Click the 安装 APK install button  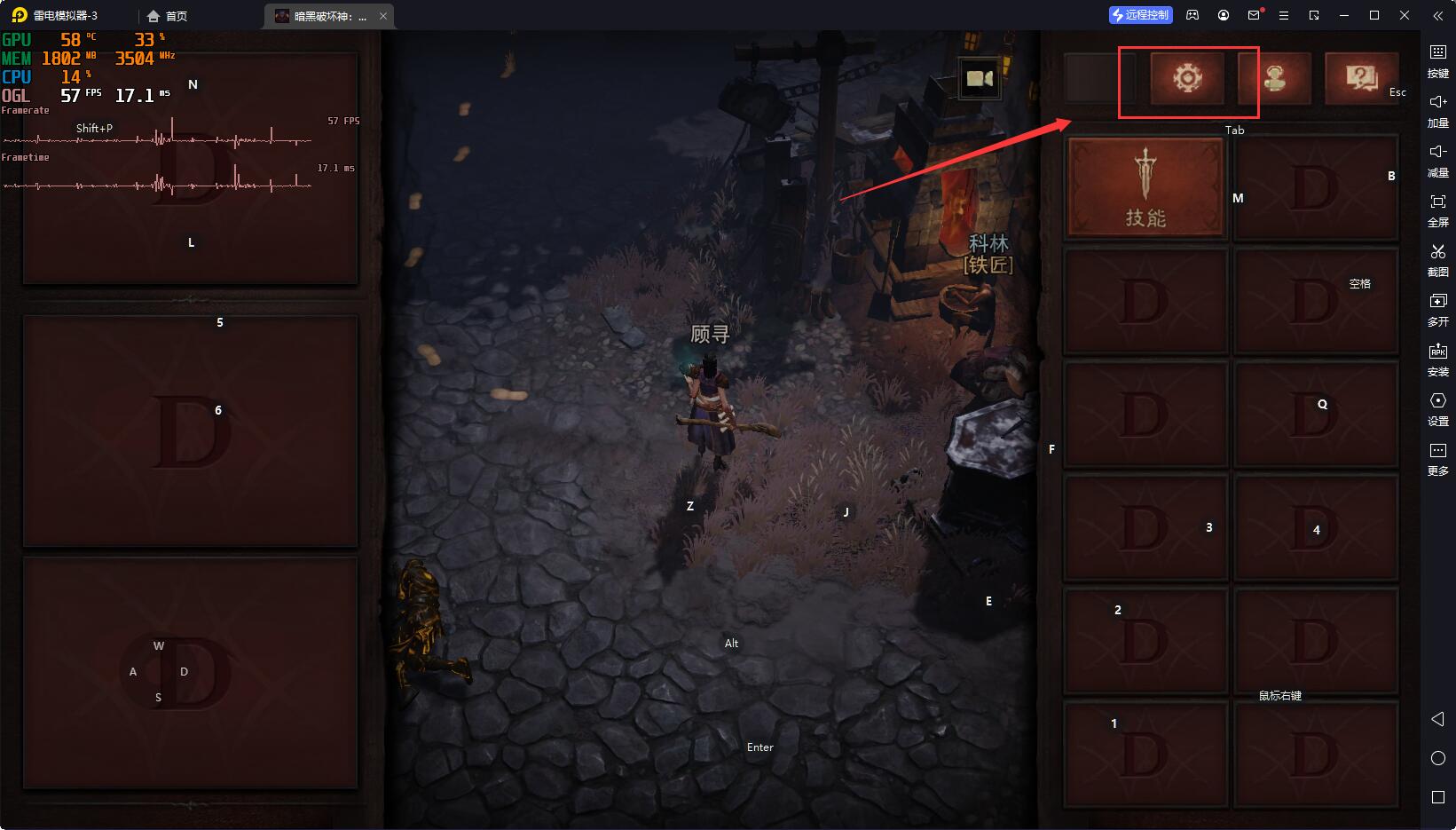[1437, 358]
